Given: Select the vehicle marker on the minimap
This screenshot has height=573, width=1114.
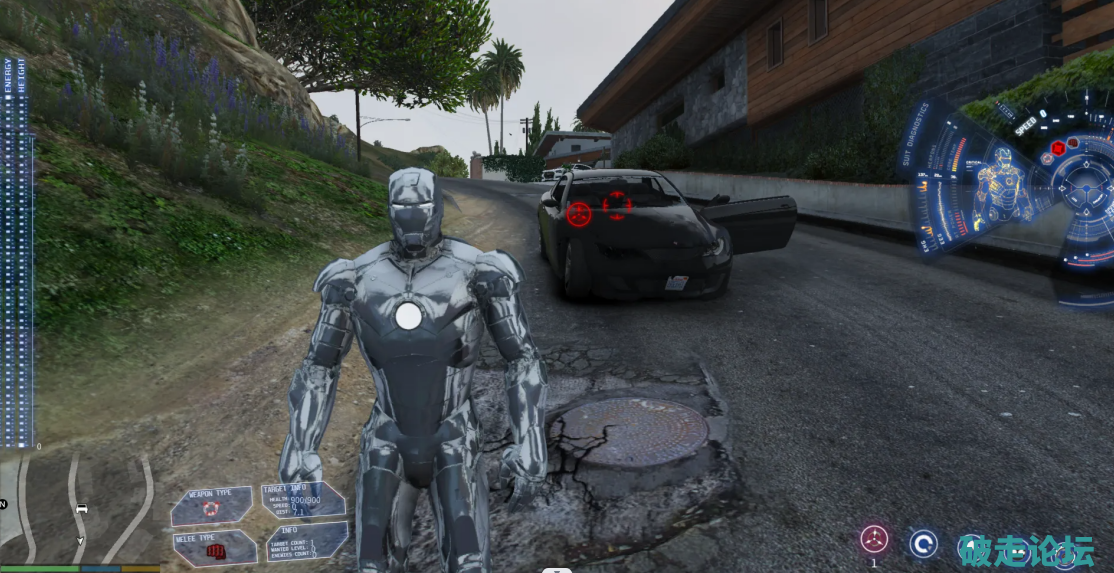Looking at the screenshot, I should 82,509.
